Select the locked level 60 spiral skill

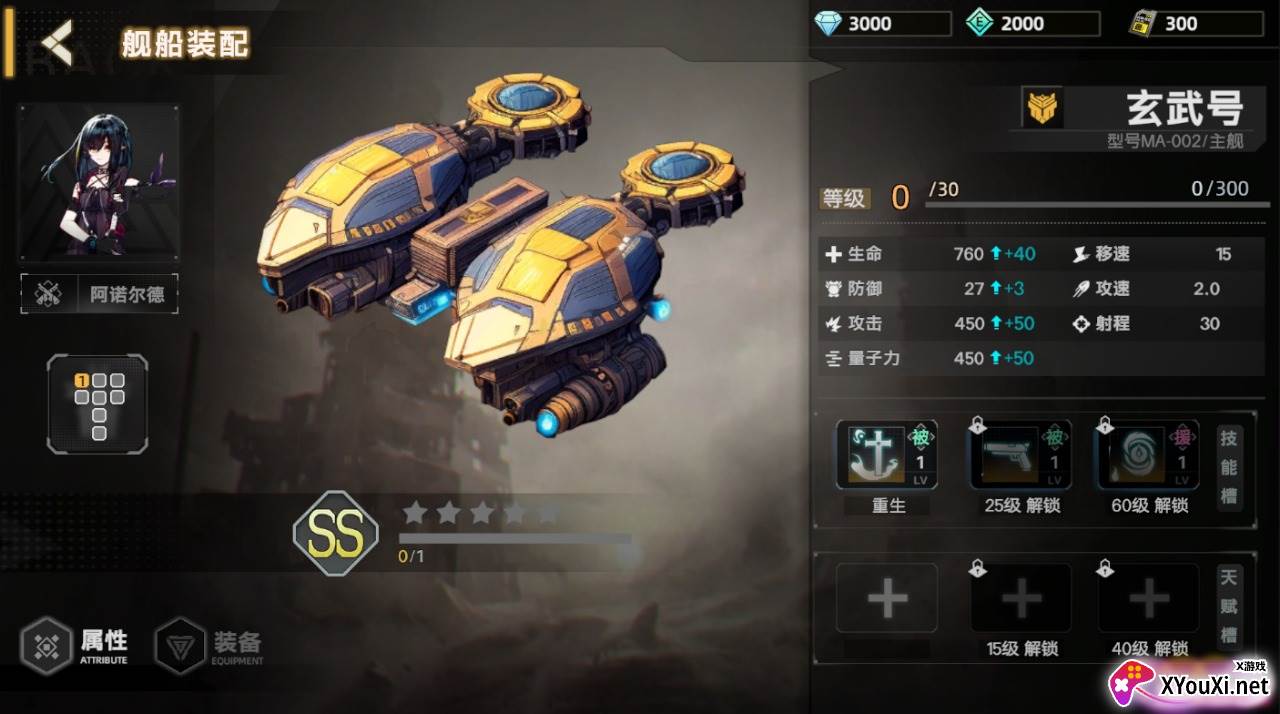[1148, 456]
